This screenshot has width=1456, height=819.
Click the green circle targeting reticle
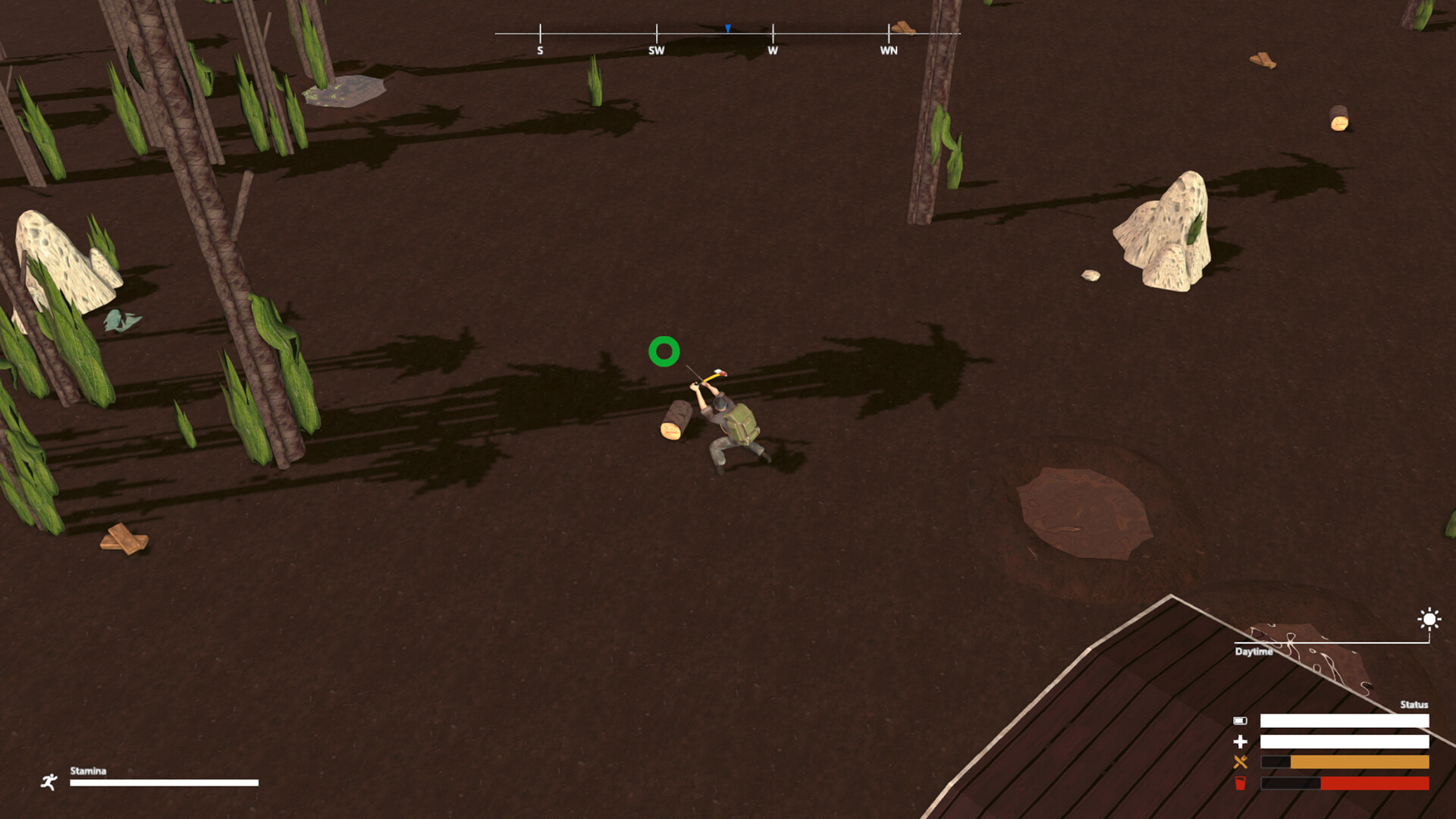point(664,351)
